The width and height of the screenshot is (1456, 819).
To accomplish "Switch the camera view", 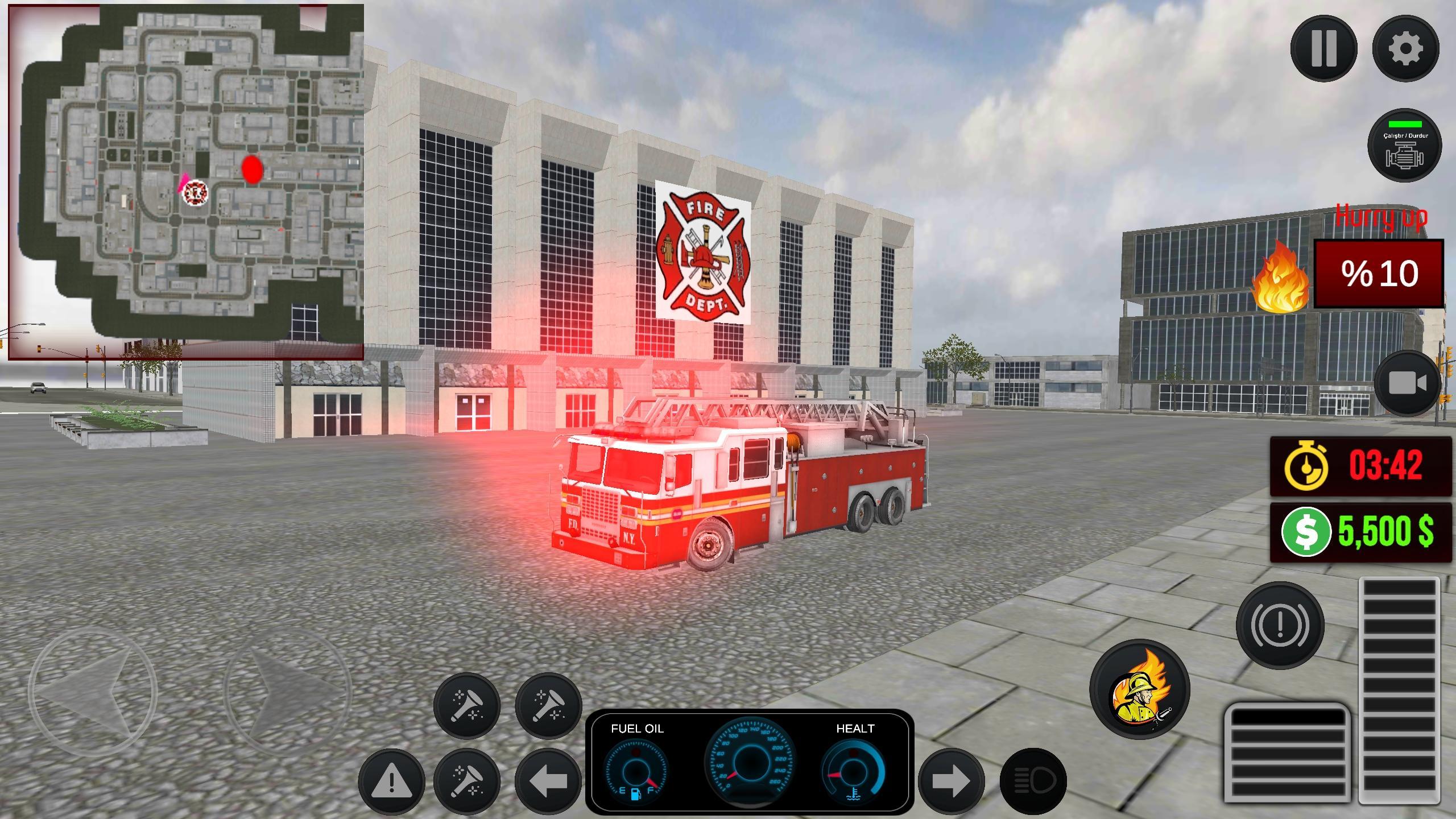I will [1408, 384].
